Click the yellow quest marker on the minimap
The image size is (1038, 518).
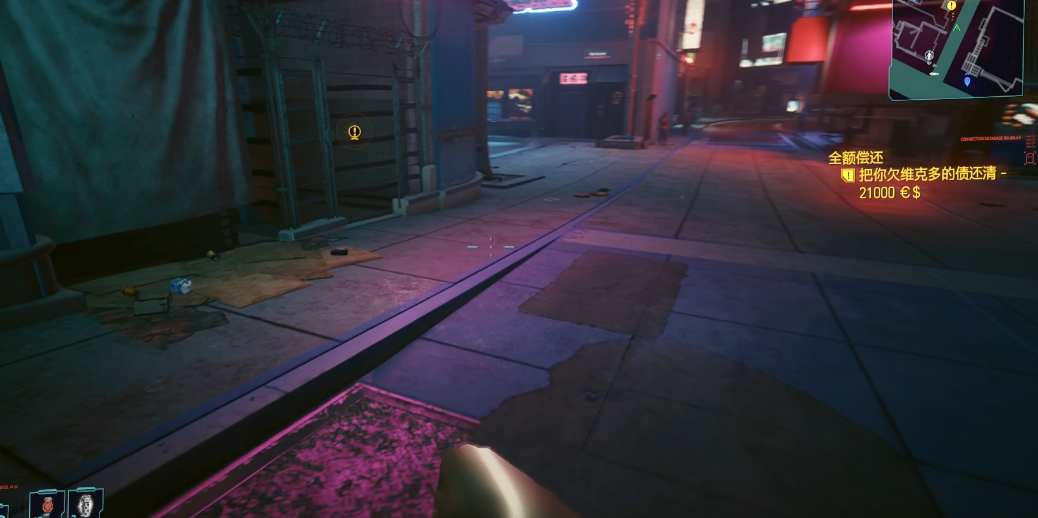951,6
